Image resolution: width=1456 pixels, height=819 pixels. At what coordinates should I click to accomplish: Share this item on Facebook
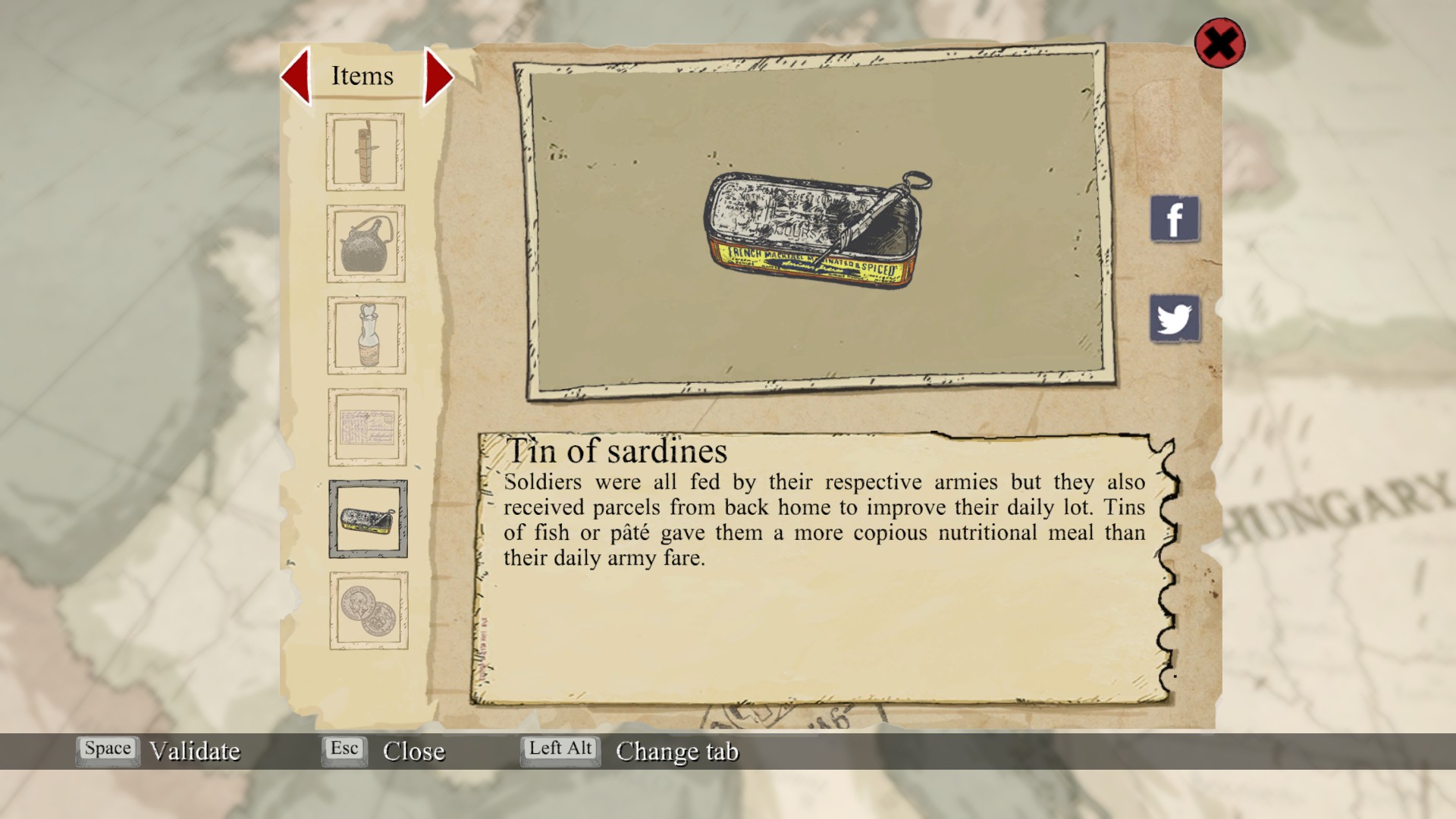pyautogui.click(x=1175, y=219)
